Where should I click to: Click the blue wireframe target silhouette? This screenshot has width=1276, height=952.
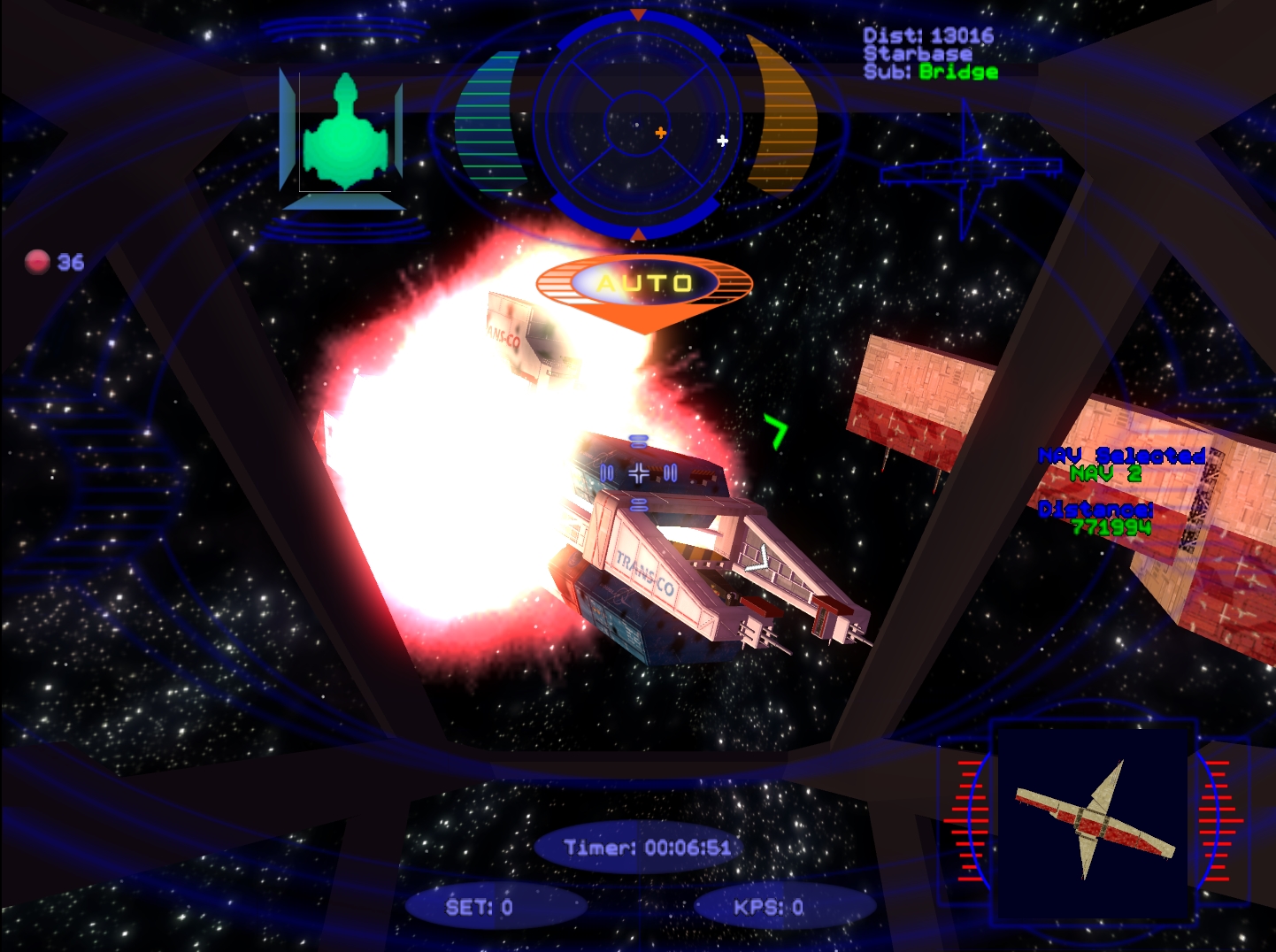tap(971, 168)
